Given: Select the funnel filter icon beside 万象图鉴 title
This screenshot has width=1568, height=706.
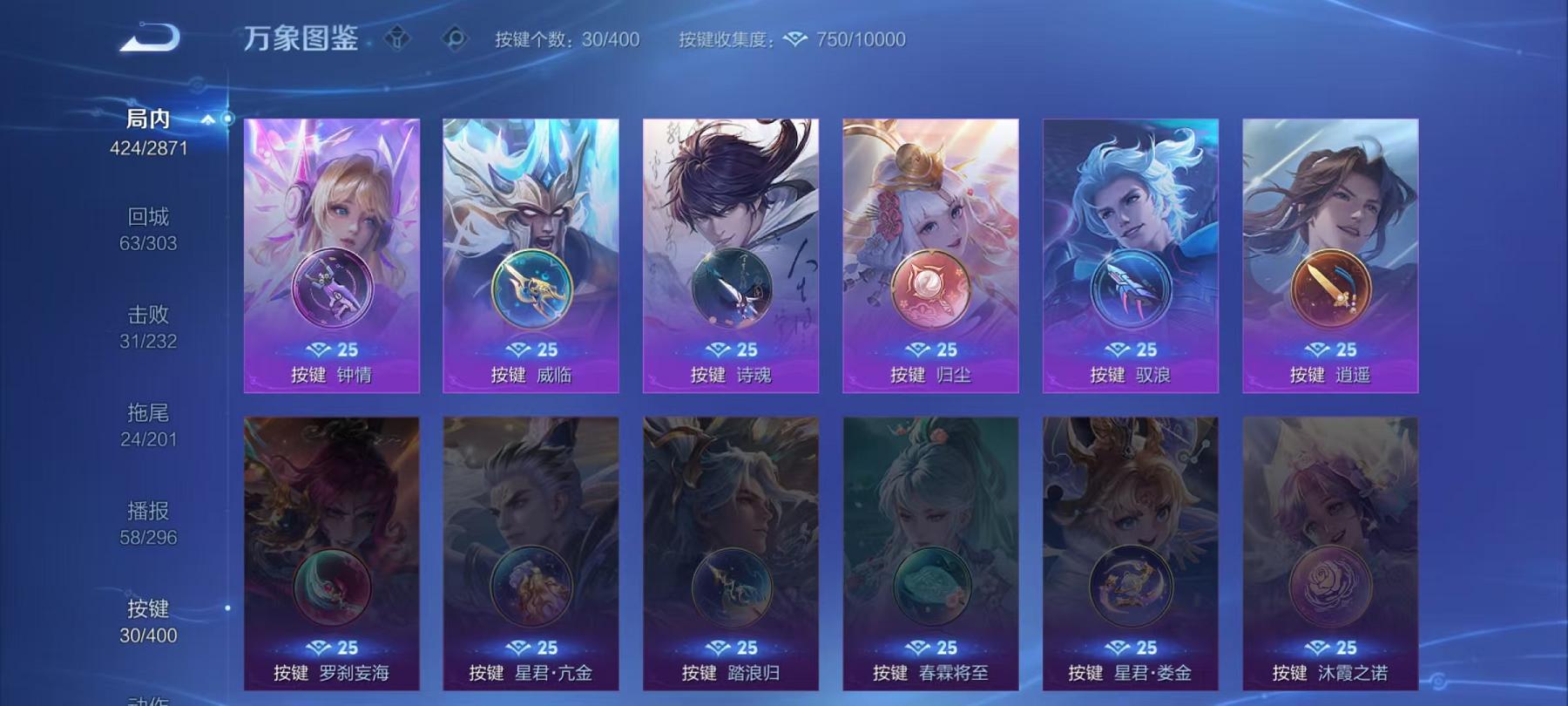Looking at the screenshot, I should click(x=398, y=37).
